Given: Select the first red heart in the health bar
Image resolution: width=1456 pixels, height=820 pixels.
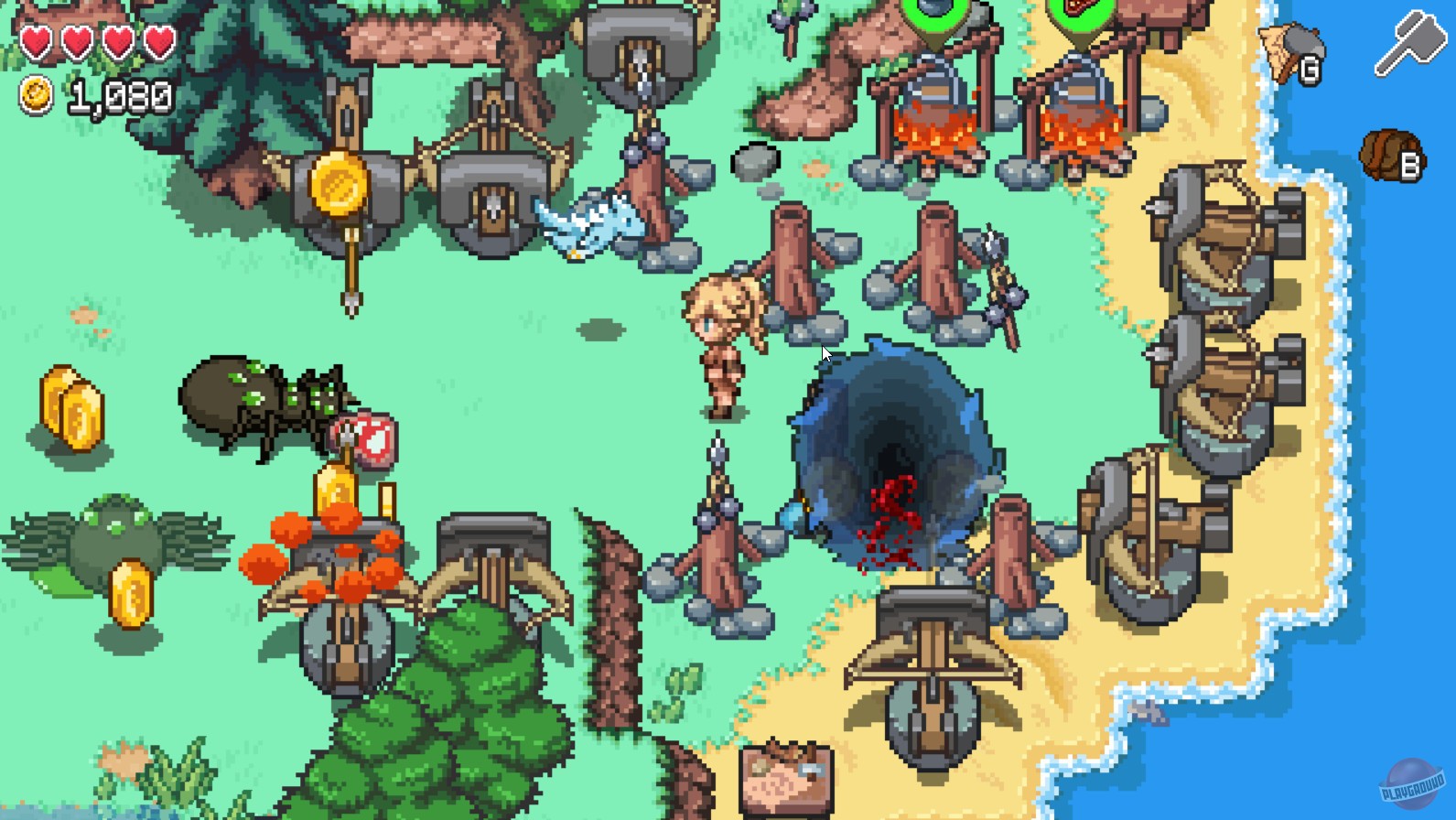Looking at the screenshot, I should click(x=37, y=41).
